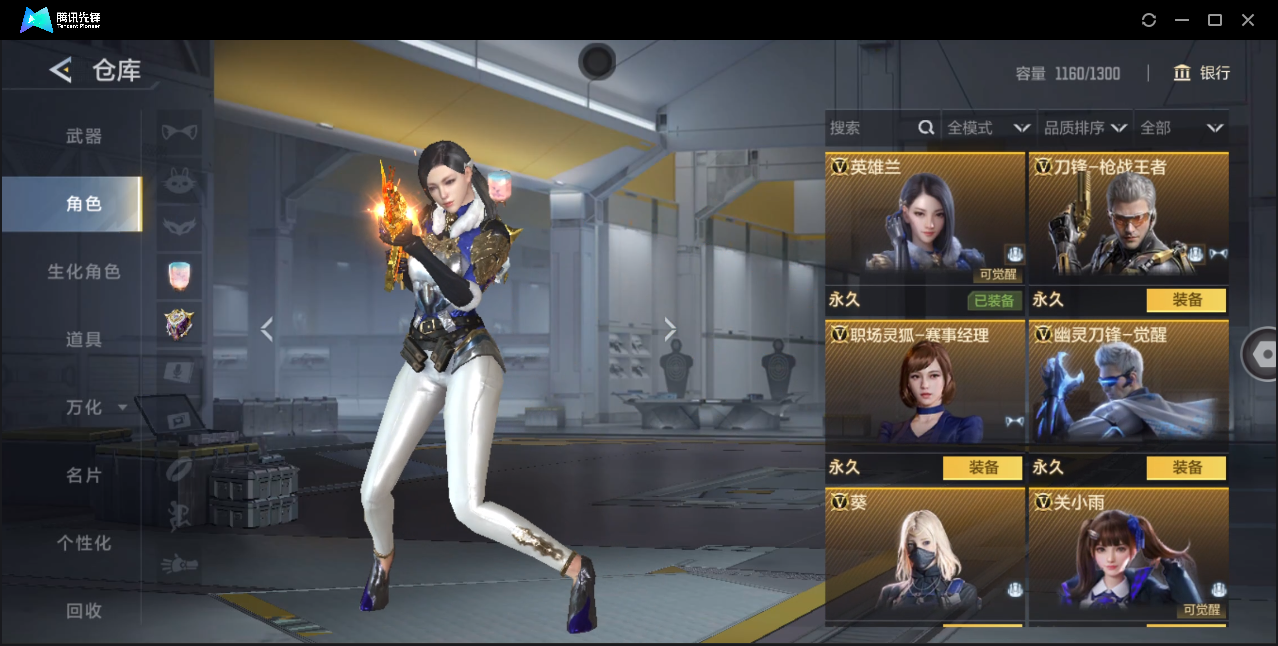Select the 英雄兰 character card
Image resolution: width=1278 pixels, height=646 pixels.
(925, 220)
